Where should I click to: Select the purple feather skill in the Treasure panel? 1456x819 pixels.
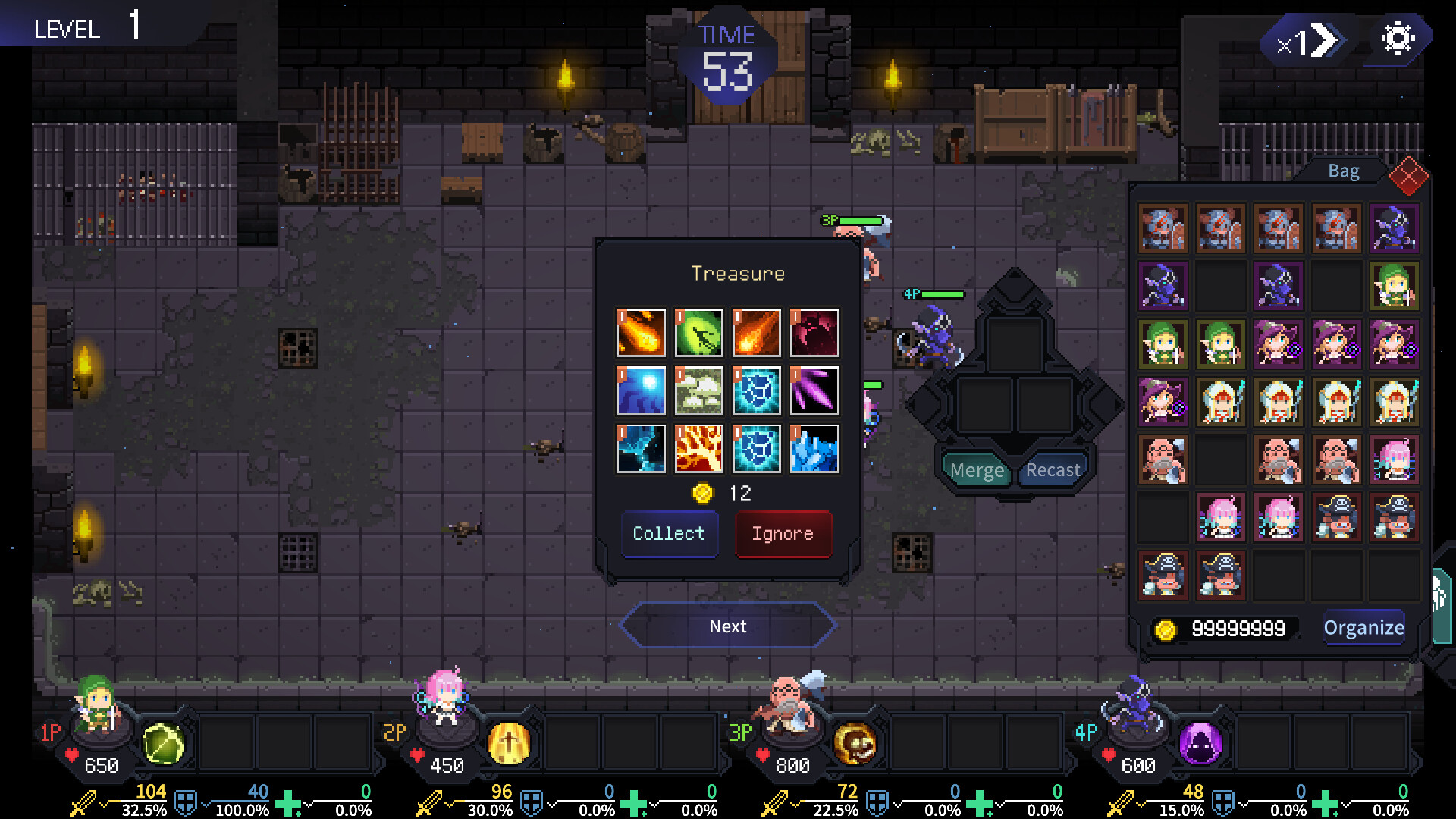[814, 390]
